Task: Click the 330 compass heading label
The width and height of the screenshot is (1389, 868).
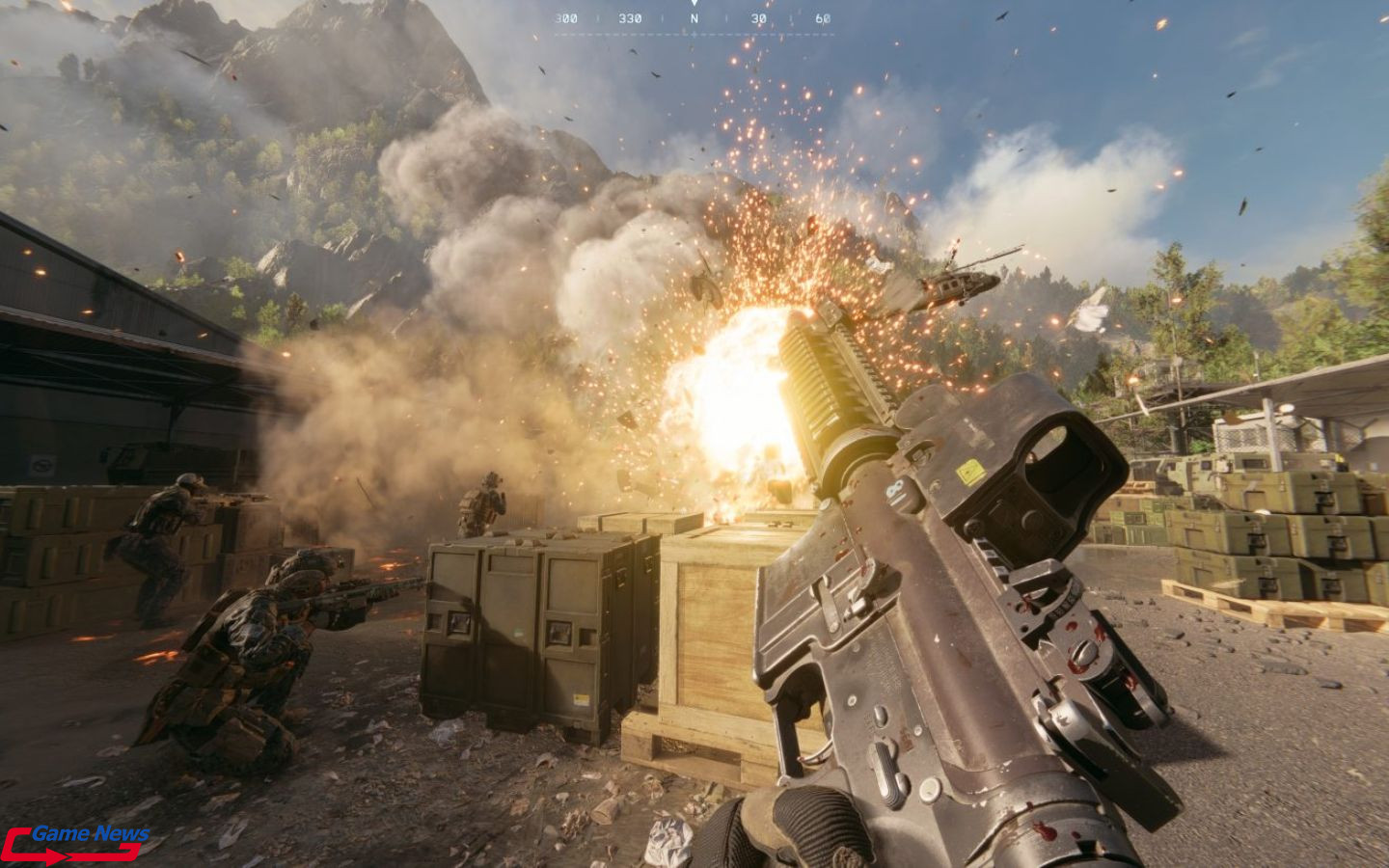Action: 630,17
